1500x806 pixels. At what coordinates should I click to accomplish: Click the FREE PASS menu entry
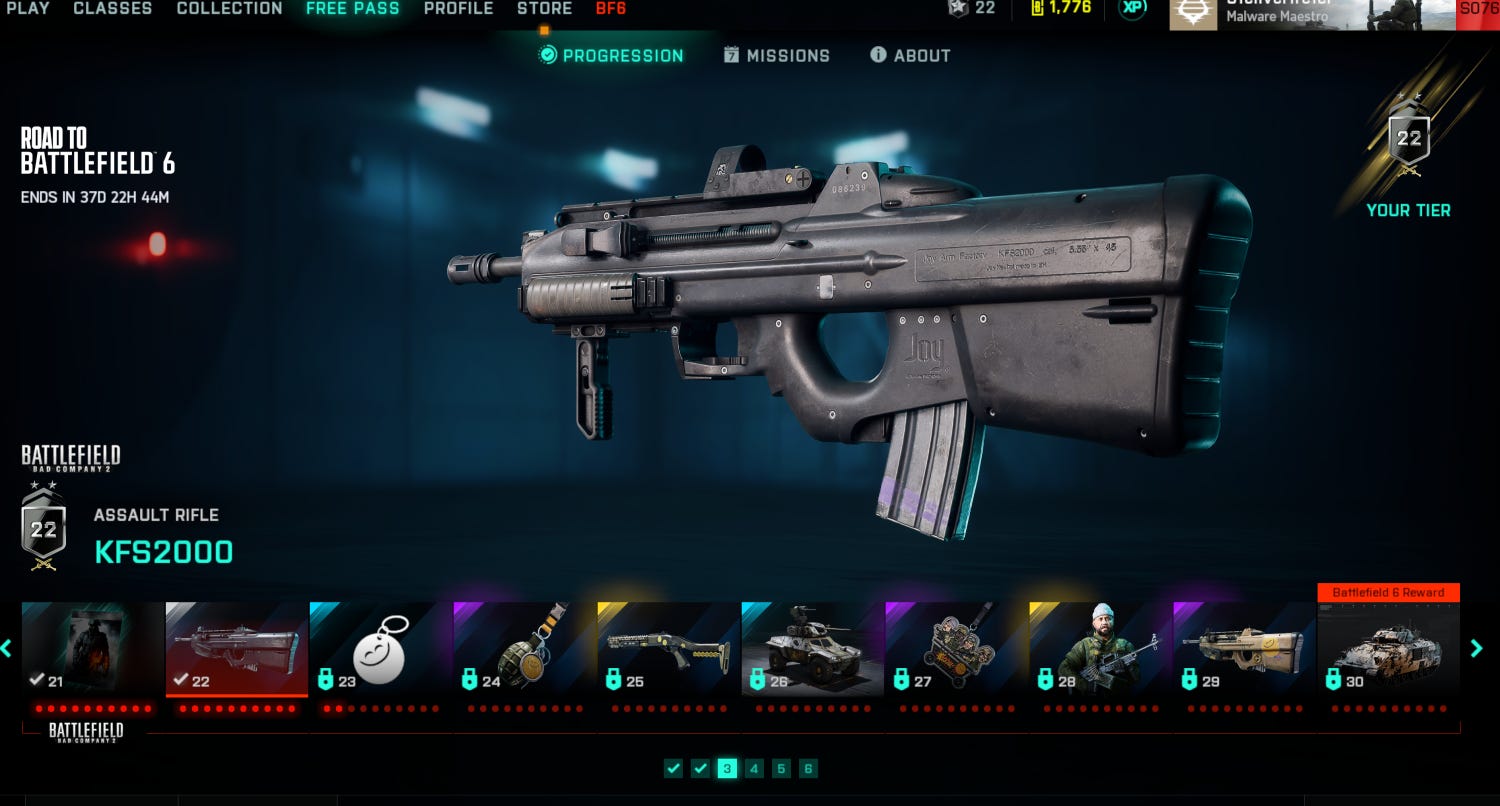click(353, 8)
